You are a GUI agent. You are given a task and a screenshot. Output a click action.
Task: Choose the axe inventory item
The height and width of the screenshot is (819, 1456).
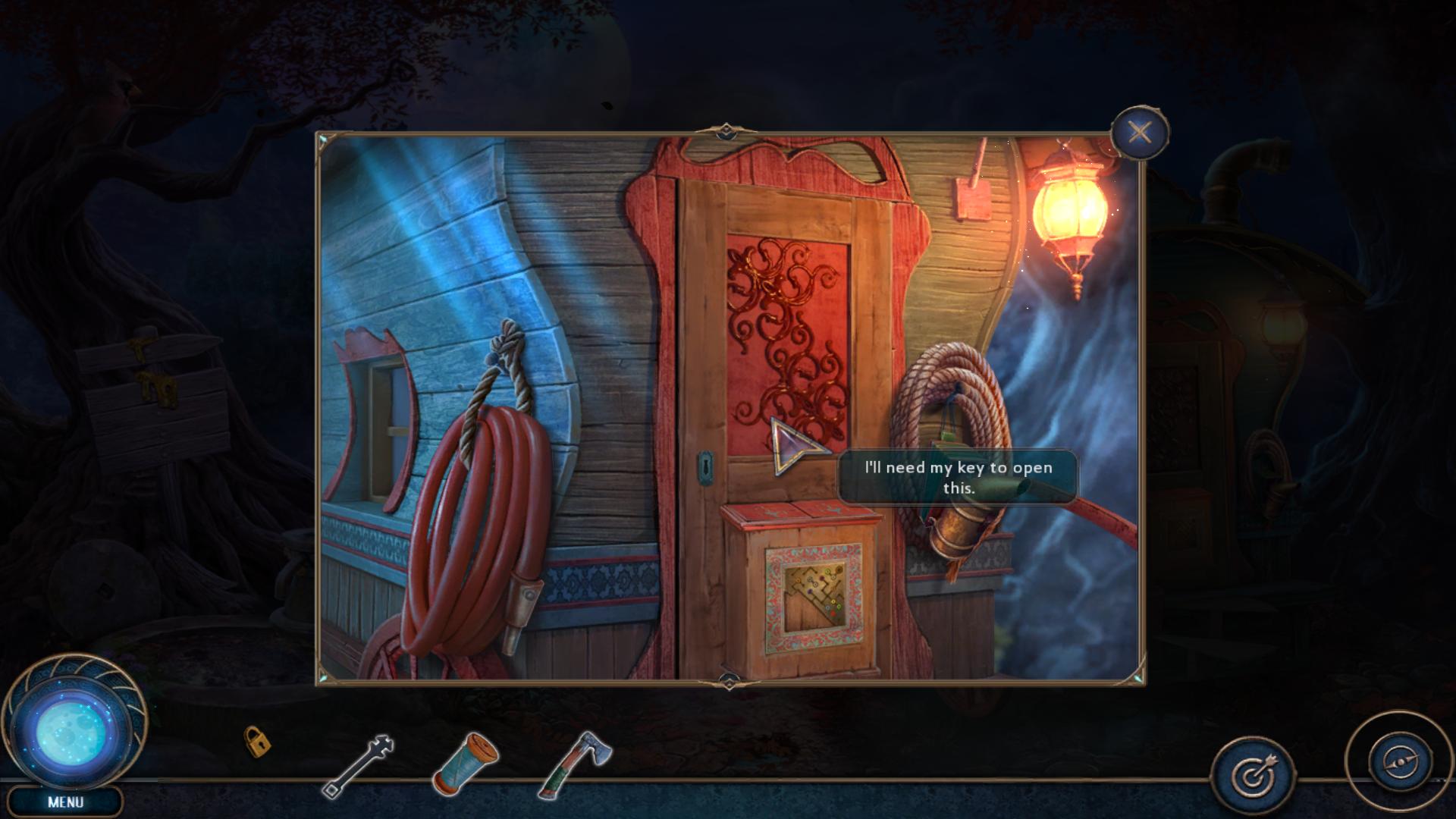[x=576, y=763]
